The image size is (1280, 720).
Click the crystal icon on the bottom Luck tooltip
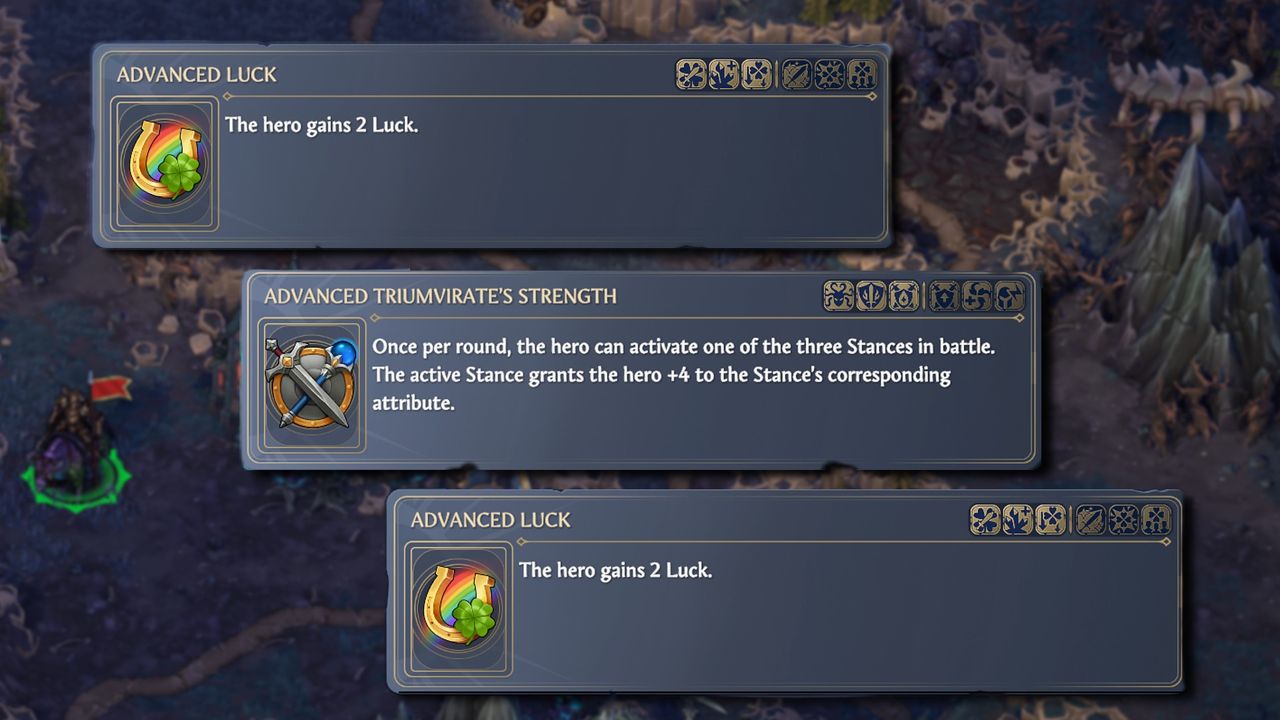click(x=1016, y=520)
